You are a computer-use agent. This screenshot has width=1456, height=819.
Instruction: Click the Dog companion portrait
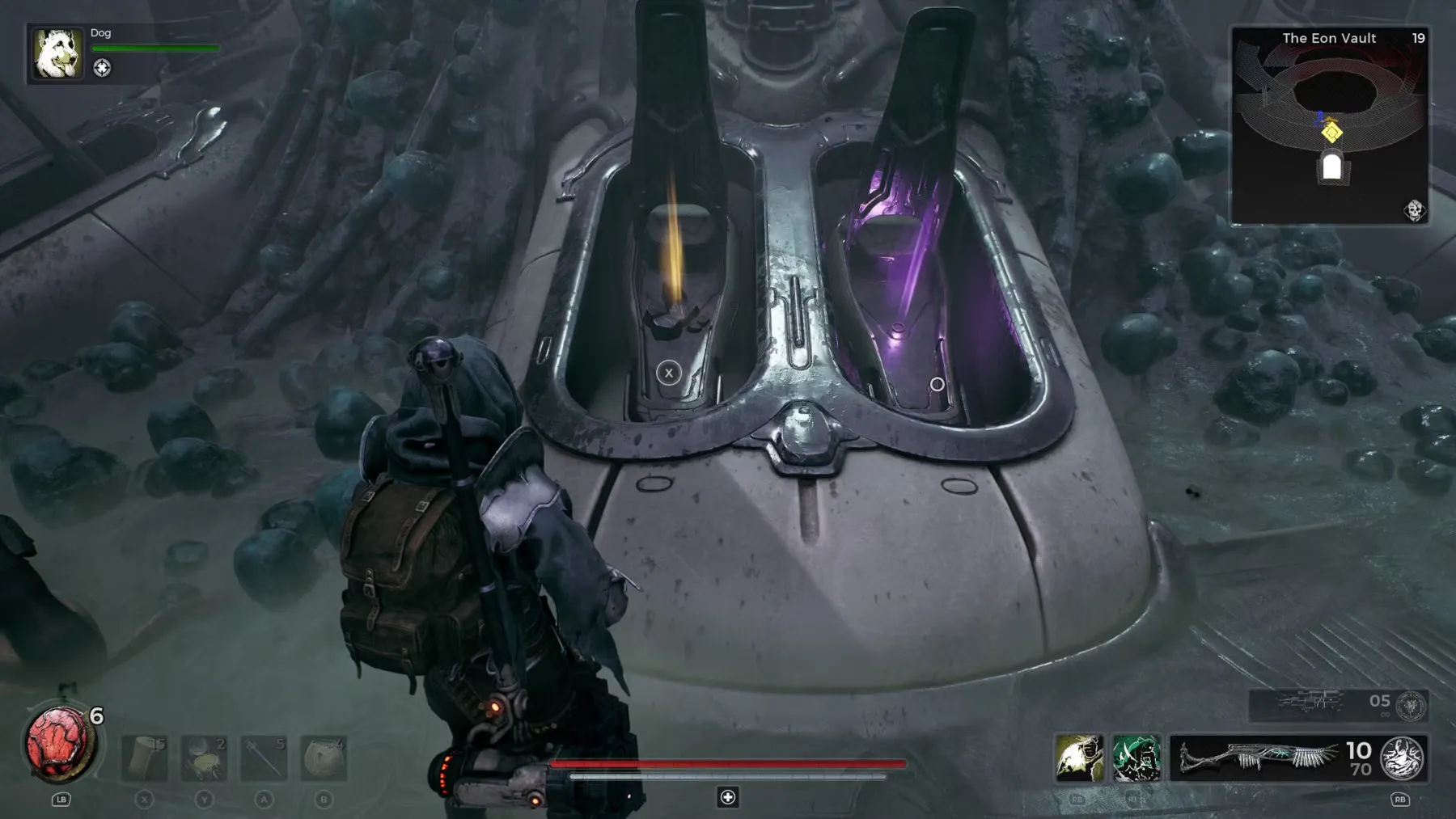coord(57,53)
